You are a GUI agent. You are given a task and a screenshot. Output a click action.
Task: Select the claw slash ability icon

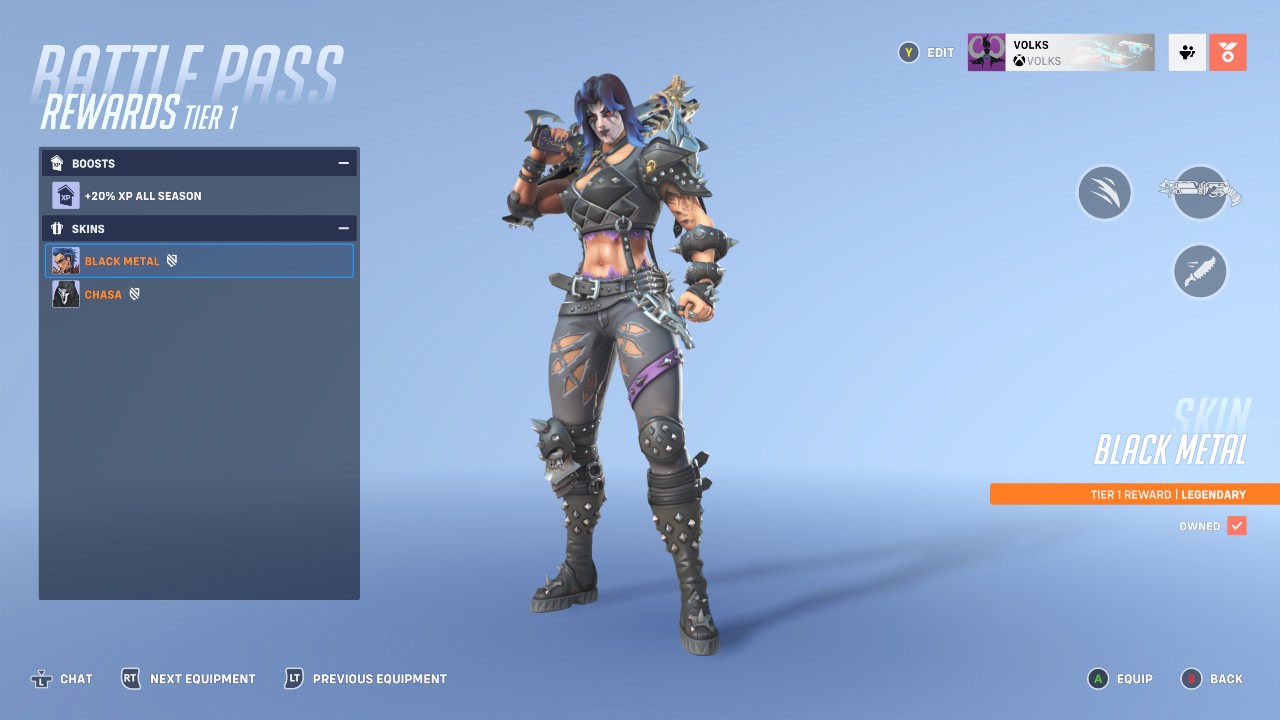point(1104,192)
